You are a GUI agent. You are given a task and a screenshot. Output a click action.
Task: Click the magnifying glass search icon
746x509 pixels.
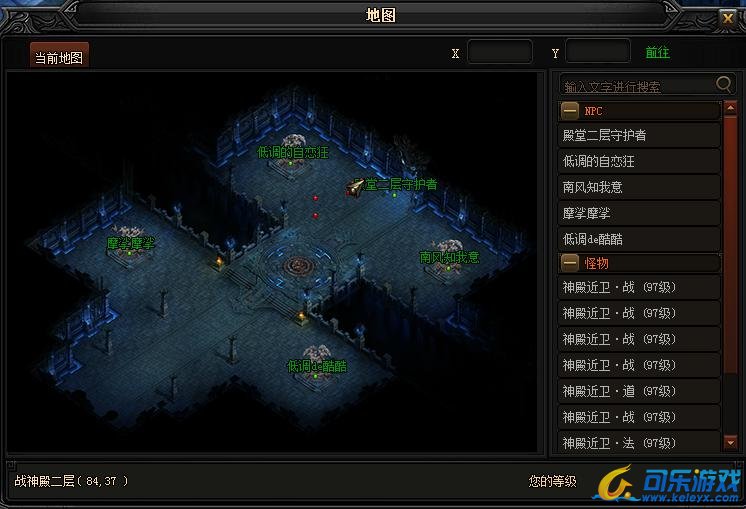(725, 85)
